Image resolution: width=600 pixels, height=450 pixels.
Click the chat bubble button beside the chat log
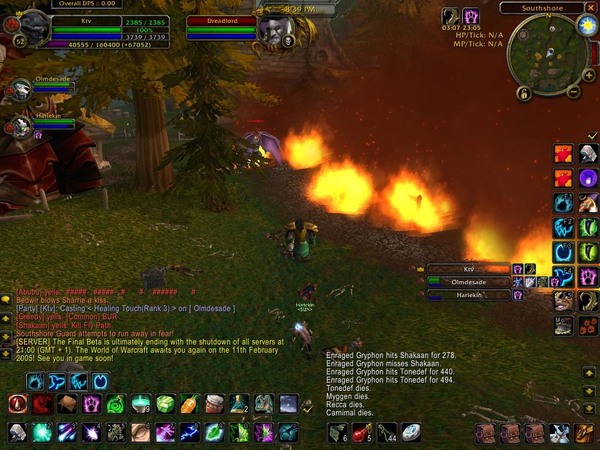(7, 297)
